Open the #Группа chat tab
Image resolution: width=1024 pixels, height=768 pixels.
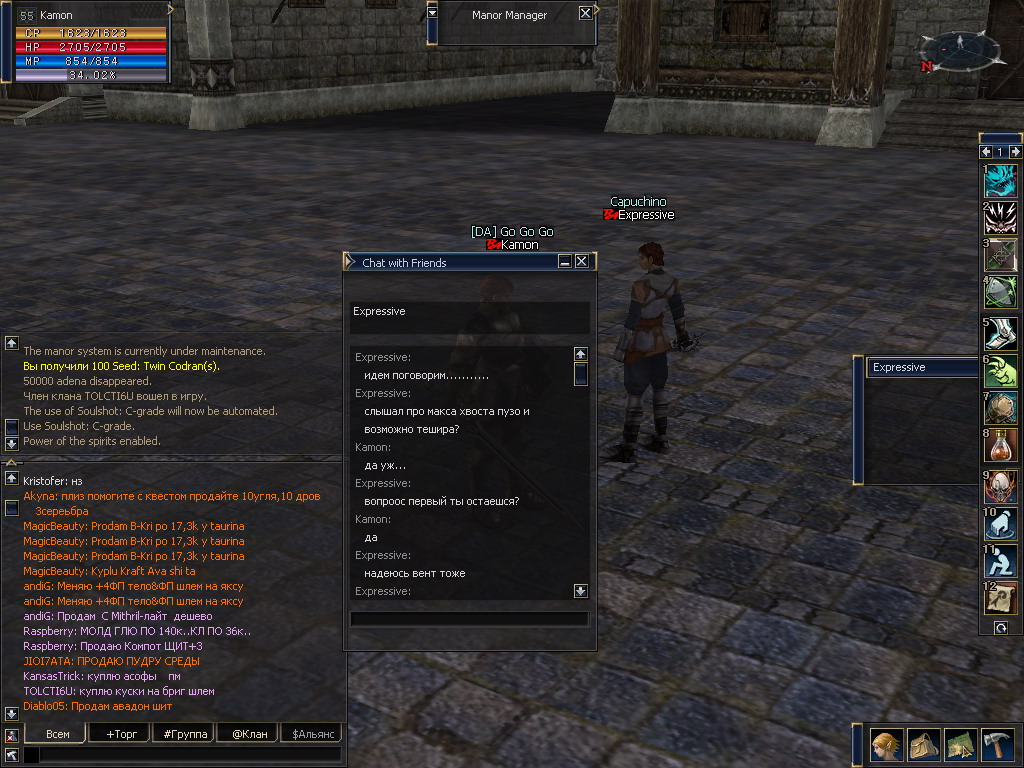coord(185,734)
